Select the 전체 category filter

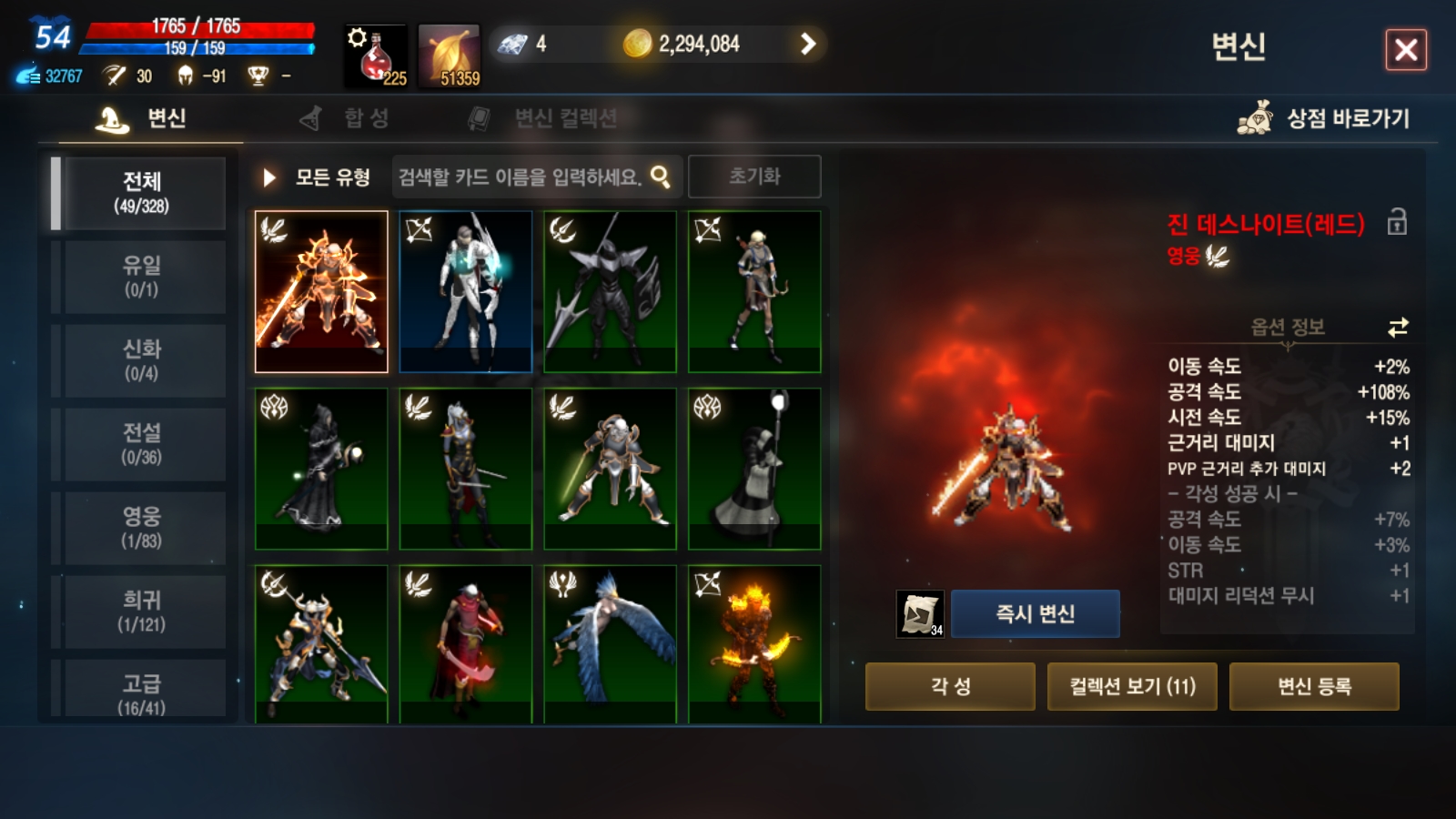click(141, 193)
